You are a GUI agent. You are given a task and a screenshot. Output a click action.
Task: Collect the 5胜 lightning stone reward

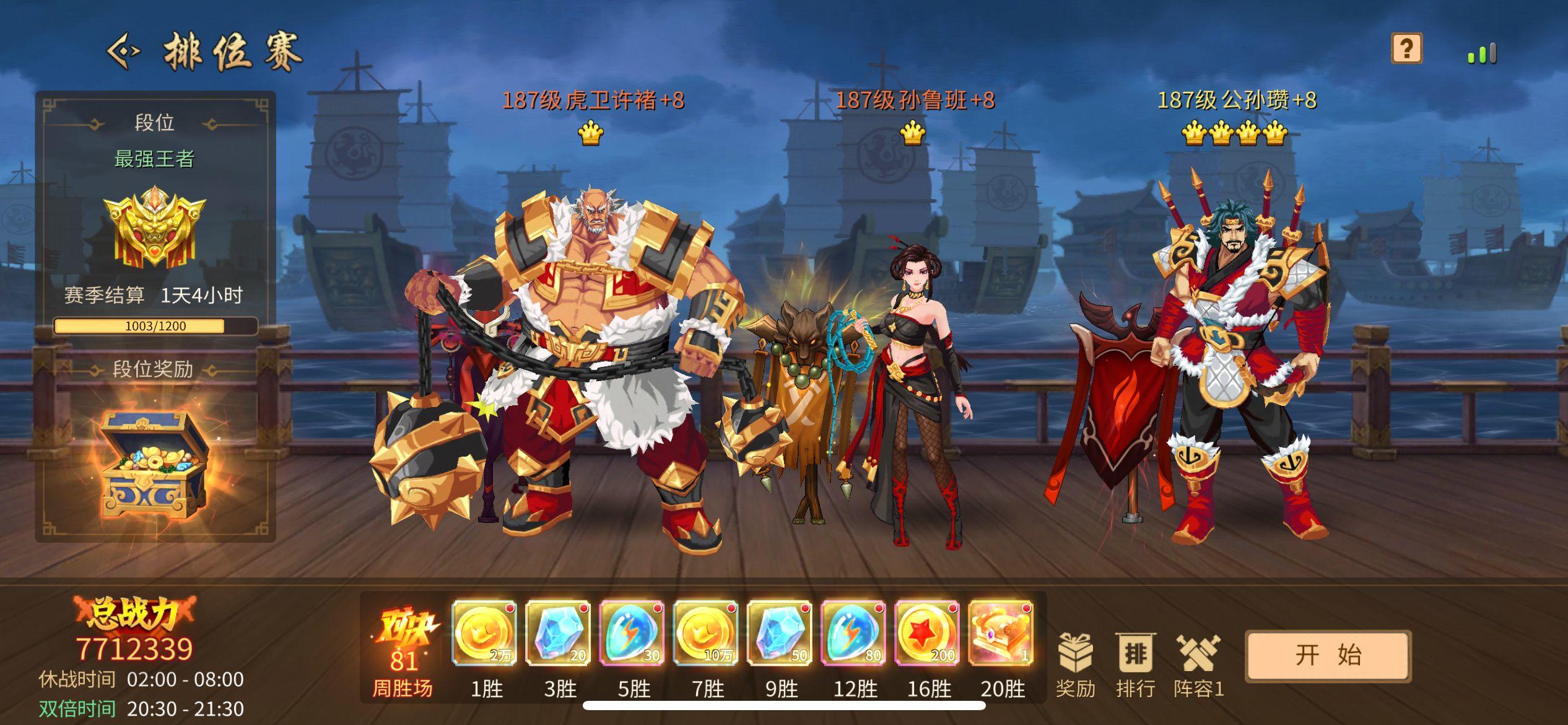coord(632,634)
